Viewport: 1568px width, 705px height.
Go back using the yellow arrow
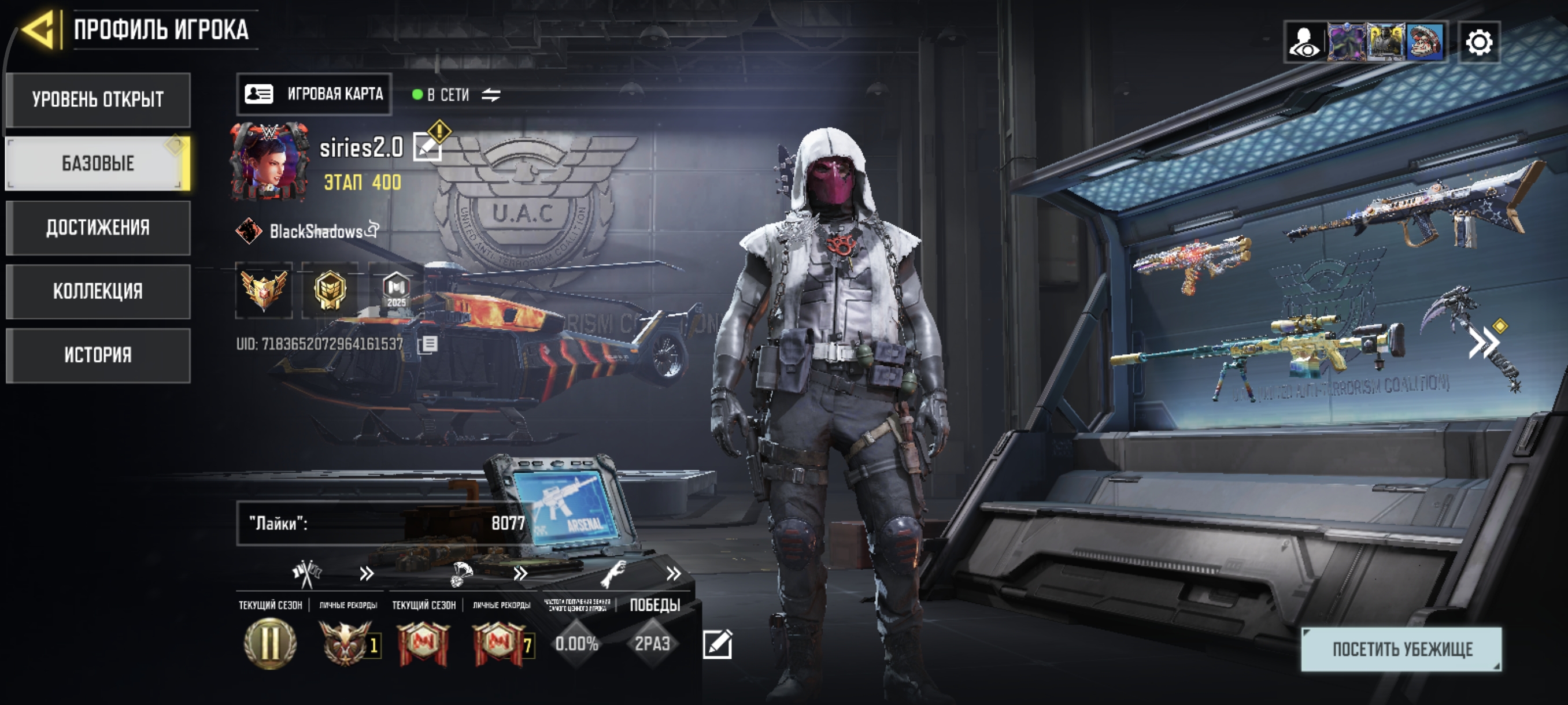coord(39,29)
